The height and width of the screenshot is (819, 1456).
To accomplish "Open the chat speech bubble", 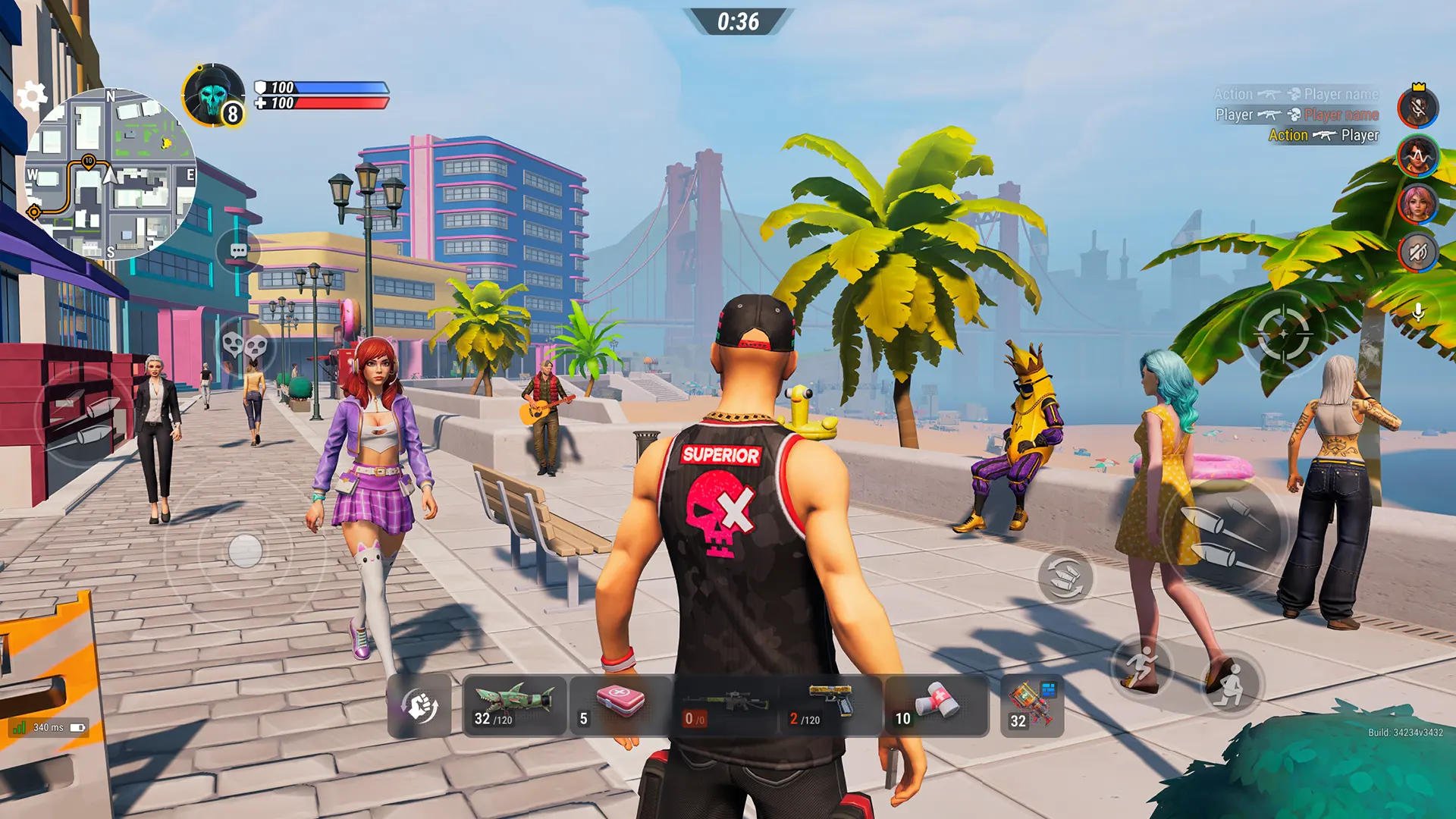I will click(239, 251).
